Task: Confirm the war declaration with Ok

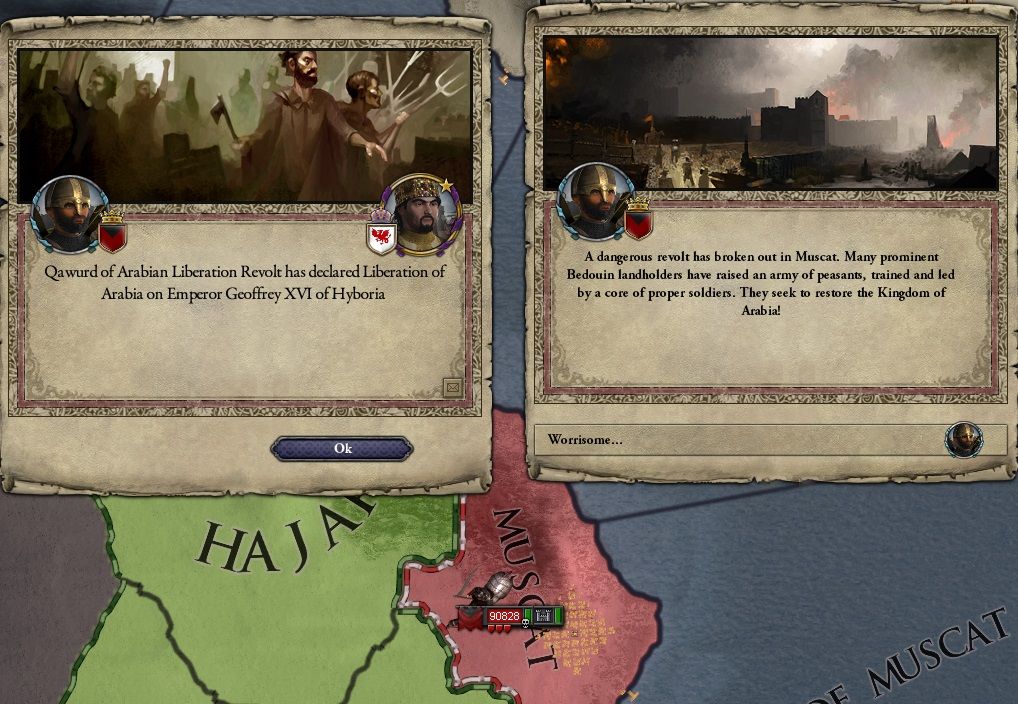Action: (x=342, y=449)
